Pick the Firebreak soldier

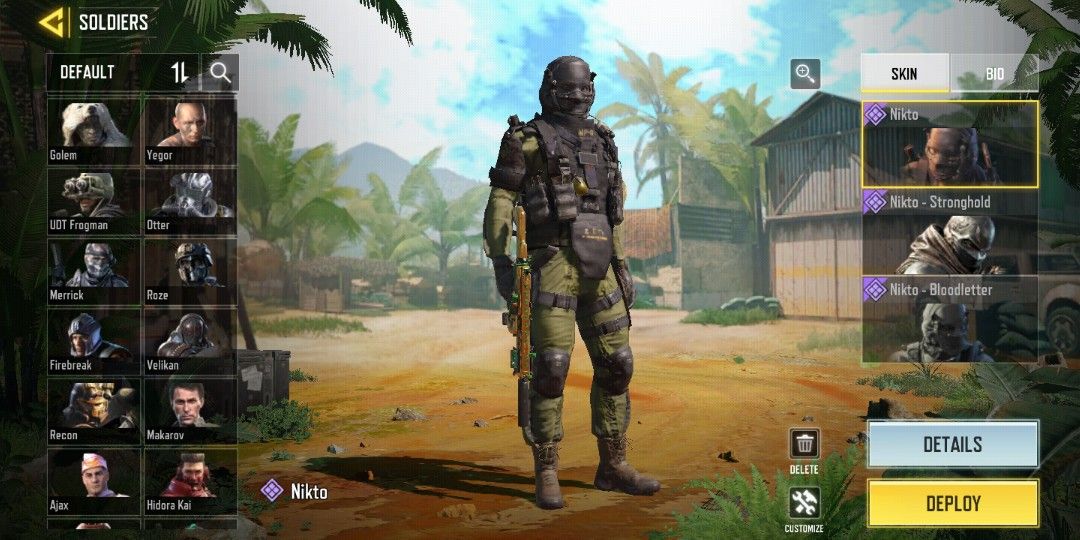point(94,341)
